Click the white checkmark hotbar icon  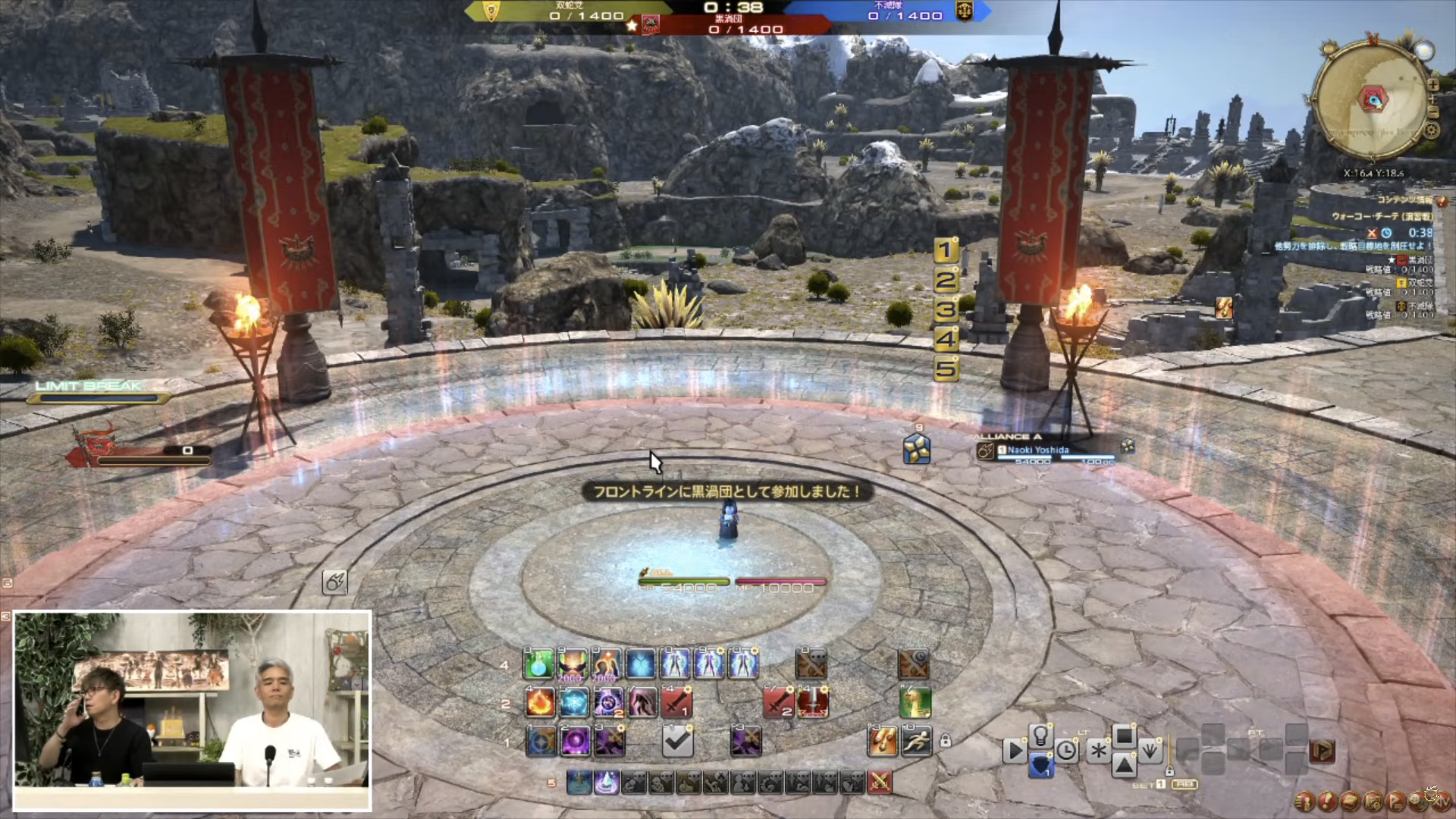click(x=677, y=741)
